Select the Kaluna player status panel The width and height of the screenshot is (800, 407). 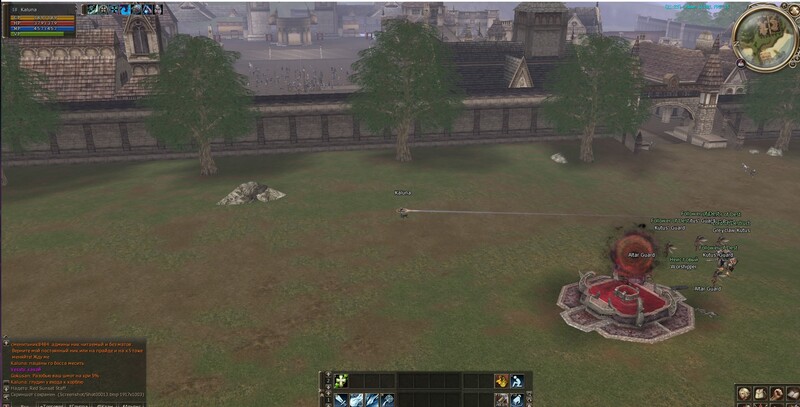pyautogui.click(x=38, y=20)
